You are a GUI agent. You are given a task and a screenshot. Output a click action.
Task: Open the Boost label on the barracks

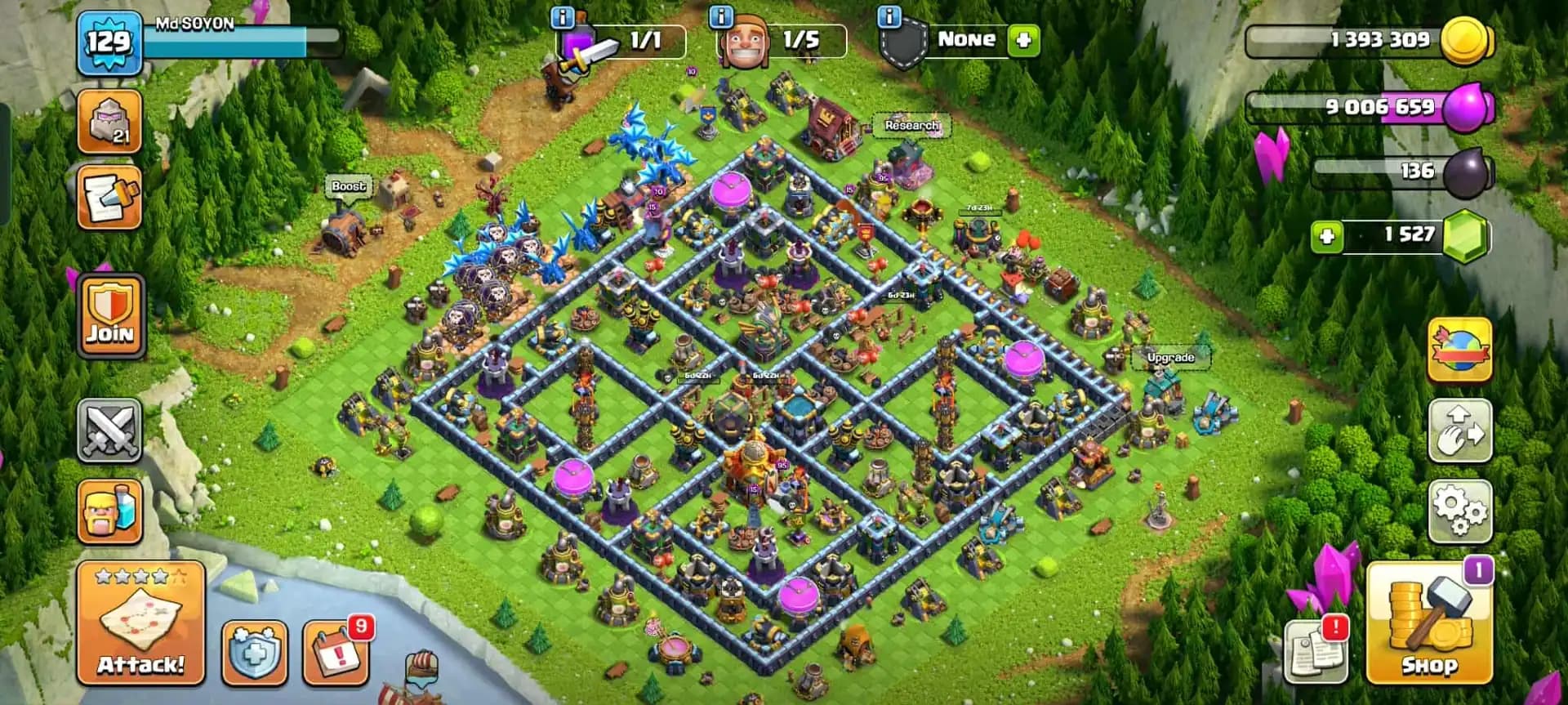coord(349,186)
